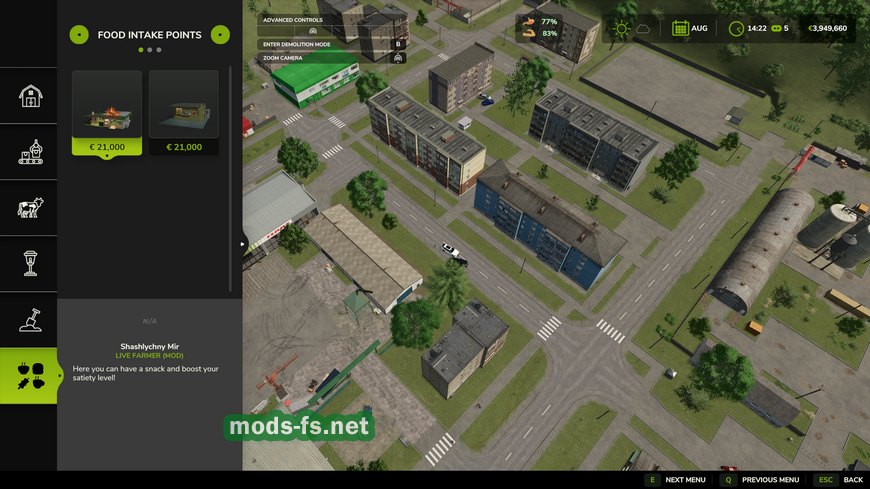This screenshot has width=870, height=489.
Task: Switch to the animals cow category
Action: tap(29, 208)
